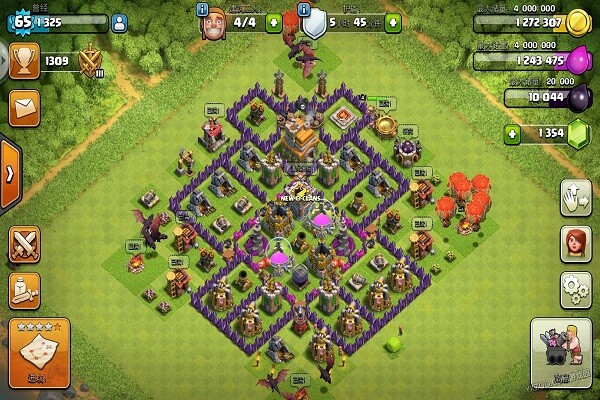Show shield info with the blue i
The image size is (600, 400).
click(x=304, y=8)
